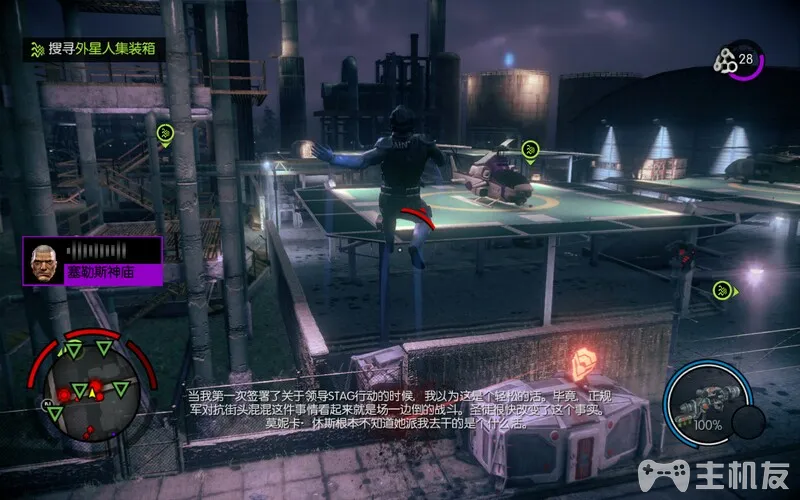Open the equipped weapon wheel icon
Screen dimensions: 800x500
pyautogui.click(x=708, y=402)
